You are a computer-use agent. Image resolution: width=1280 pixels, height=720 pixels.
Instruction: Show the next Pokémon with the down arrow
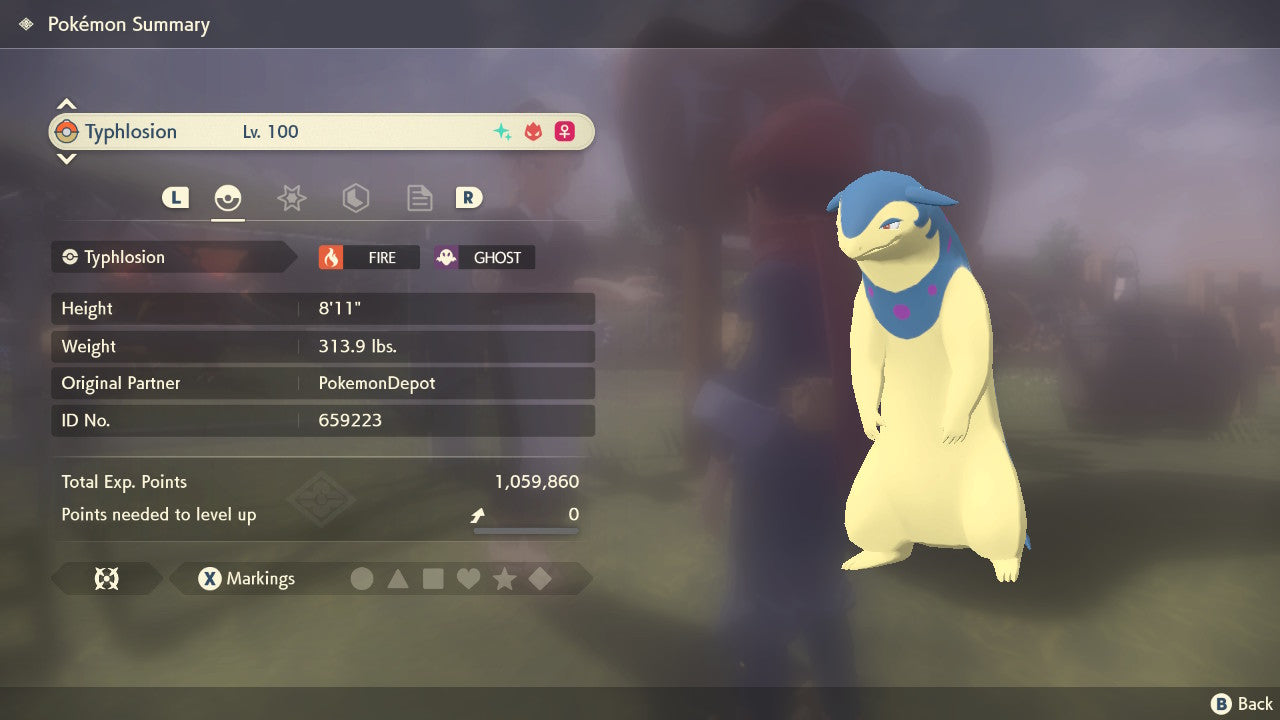pyautogui.click(x=66, y=158)
